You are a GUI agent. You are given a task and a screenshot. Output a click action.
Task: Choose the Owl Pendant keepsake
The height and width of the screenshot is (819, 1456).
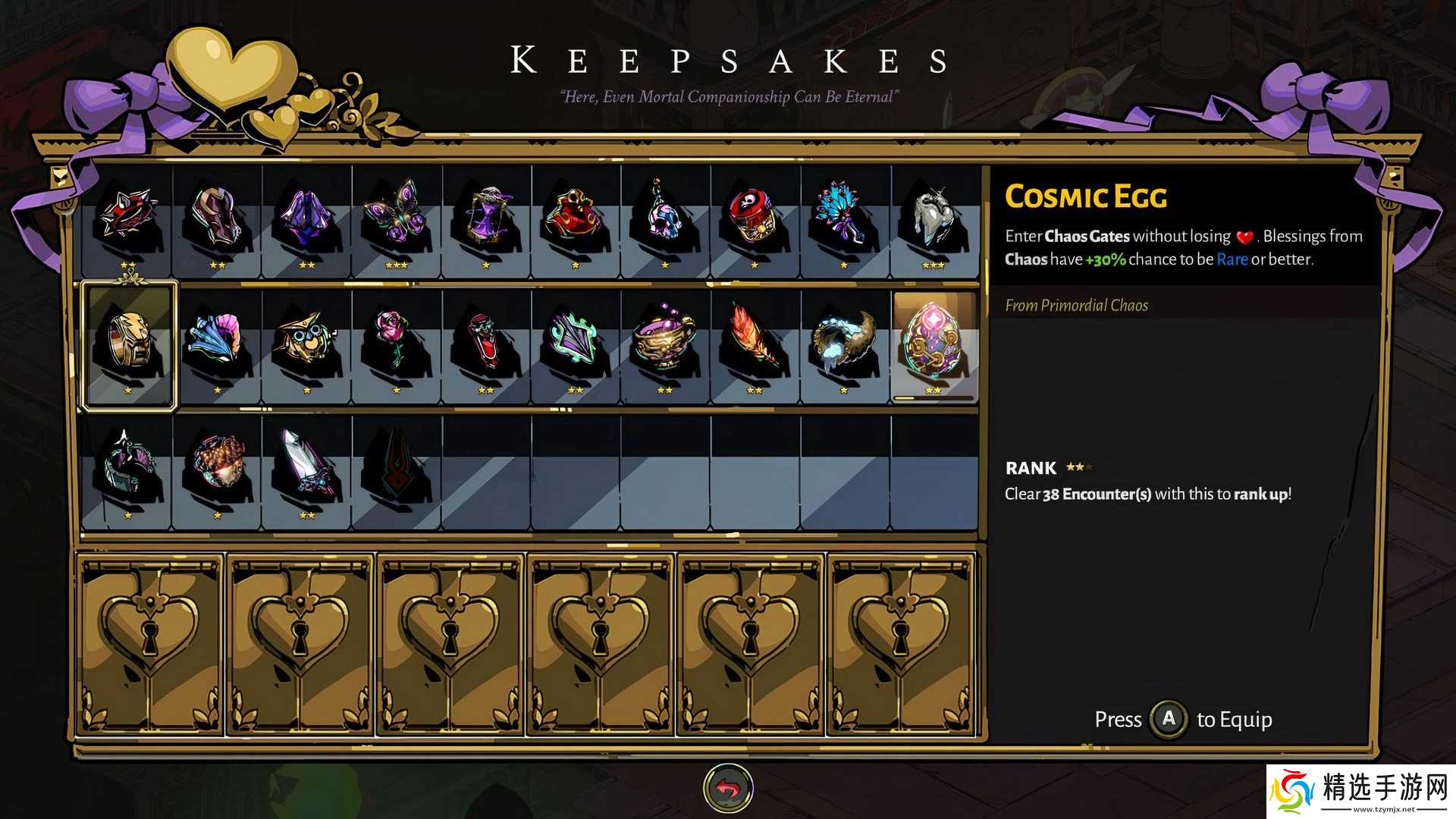tap(306, 344)
